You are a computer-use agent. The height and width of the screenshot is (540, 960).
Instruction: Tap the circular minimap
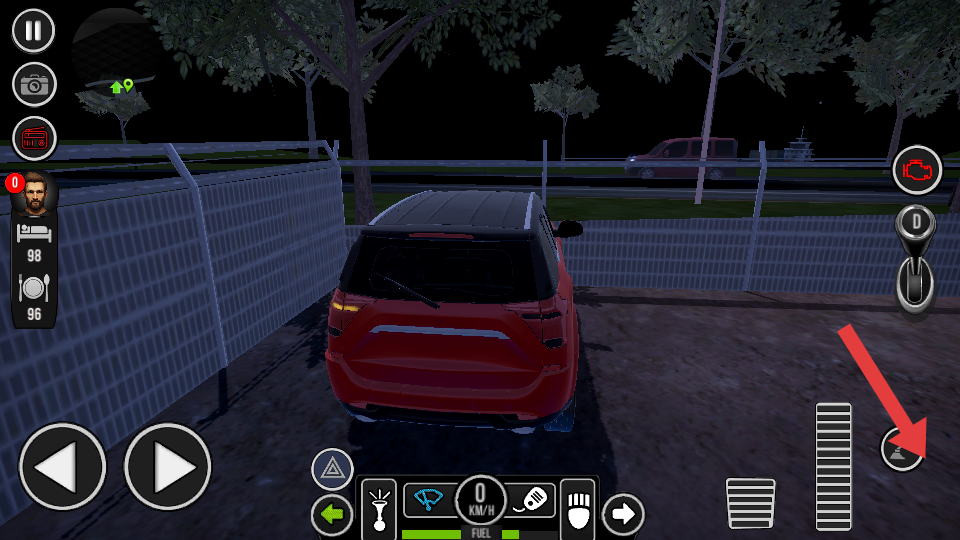[115, 52]
